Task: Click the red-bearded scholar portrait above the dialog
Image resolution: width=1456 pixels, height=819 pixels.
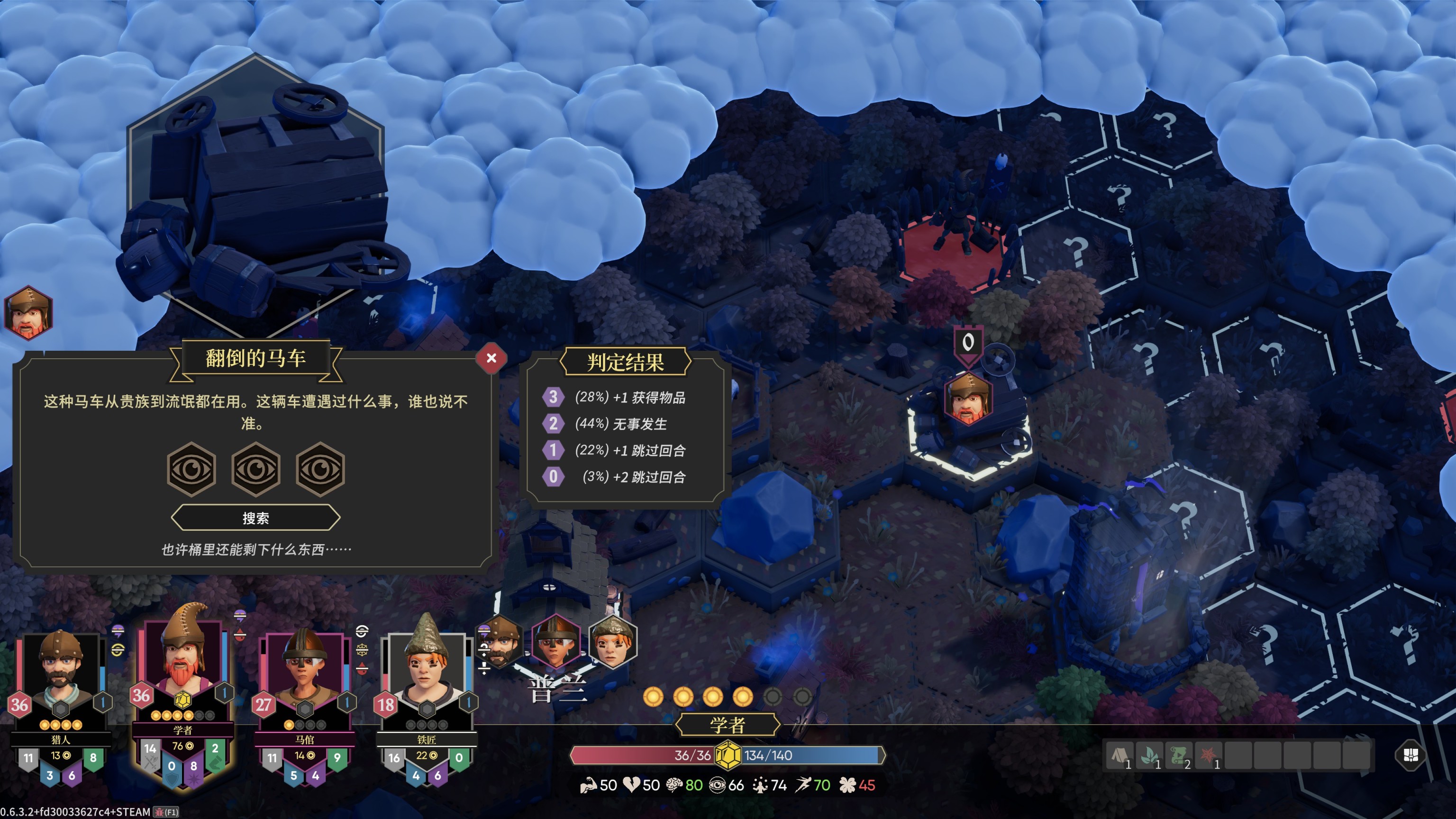Action: [x=28, y=313]
